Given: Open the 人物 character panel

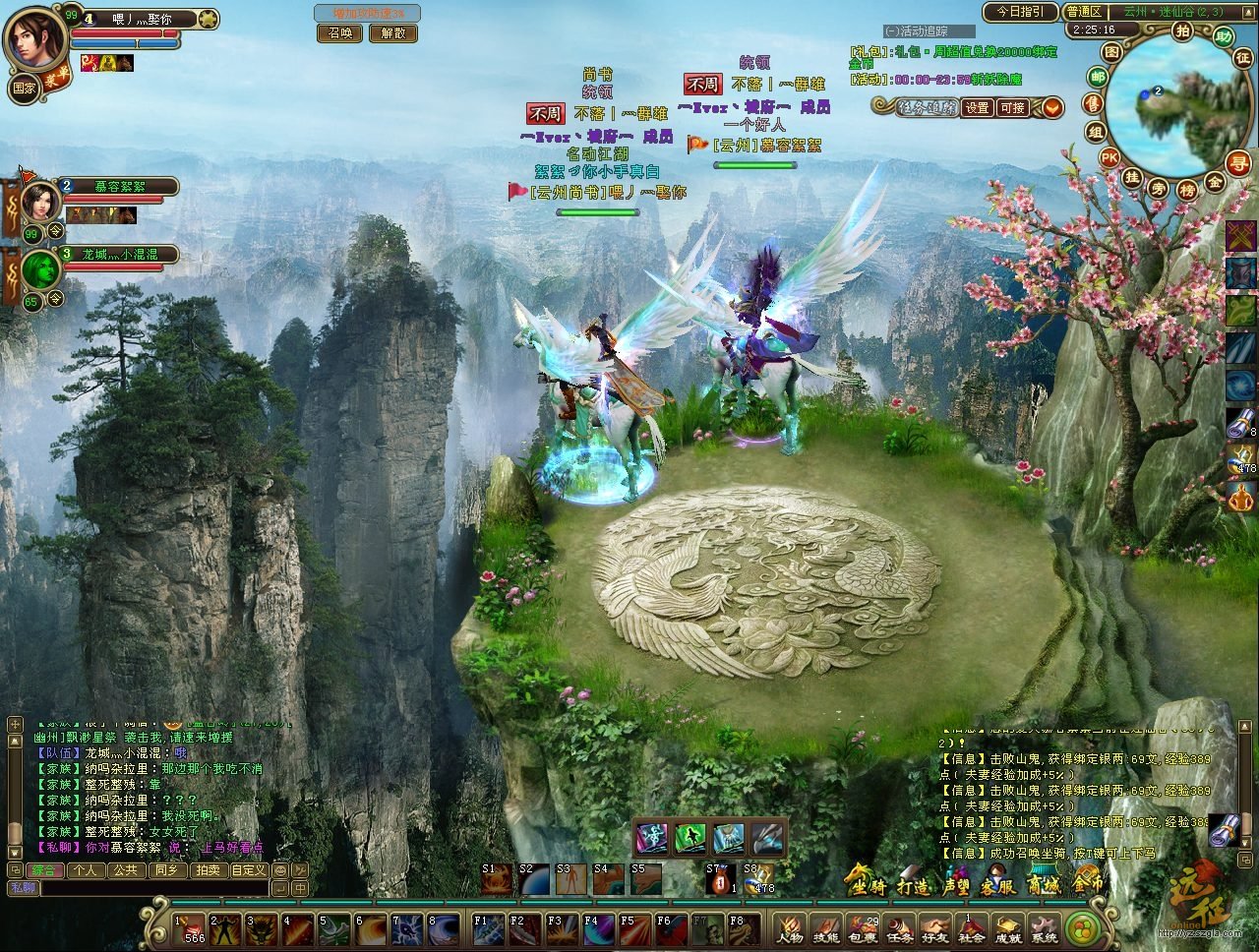Looking at the screenshot, I should tap(790, 927).
